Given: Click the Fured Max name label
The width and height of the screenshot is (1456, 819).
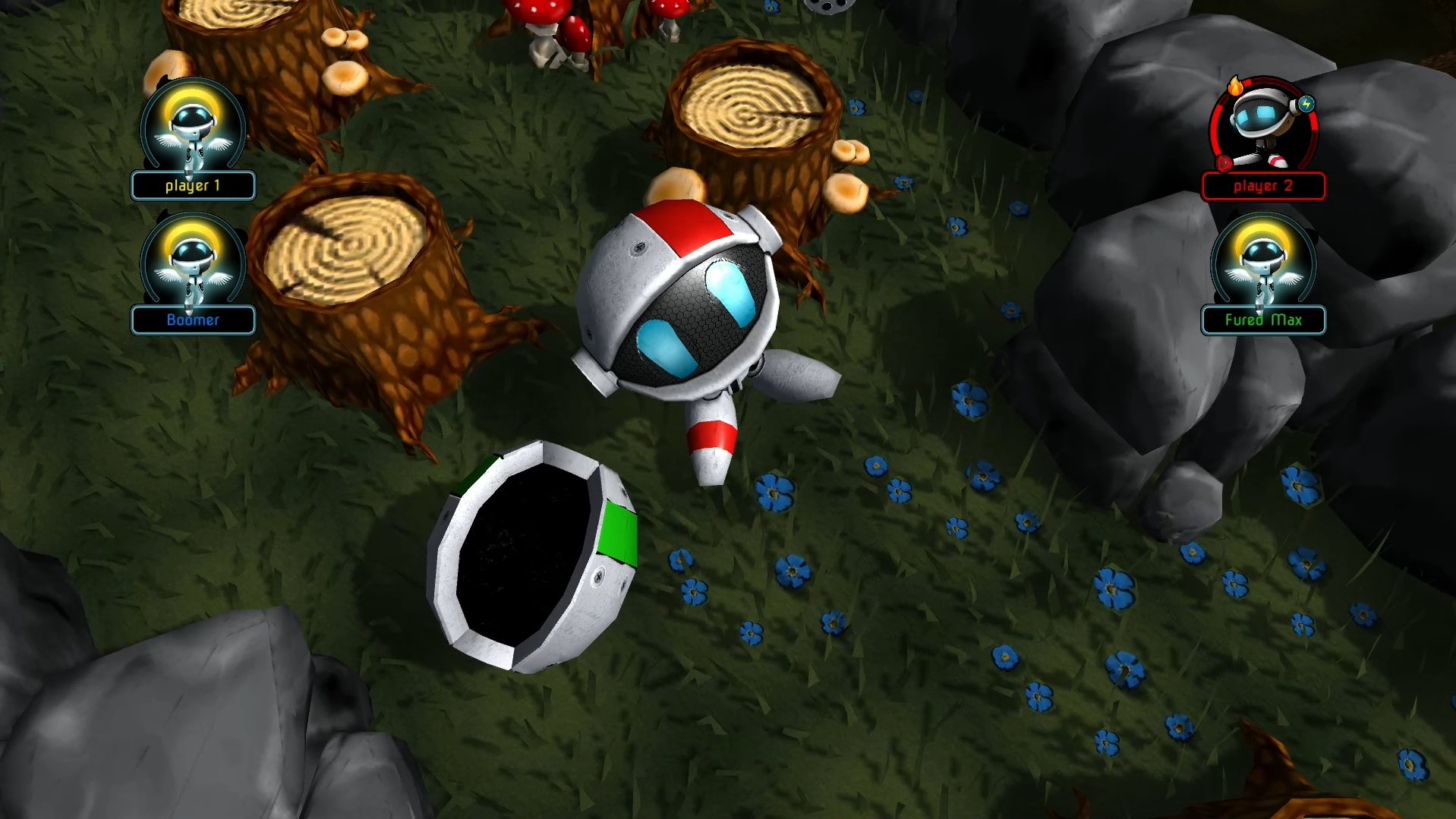Looking at the screenshot, I should [x=1263, y=320].
